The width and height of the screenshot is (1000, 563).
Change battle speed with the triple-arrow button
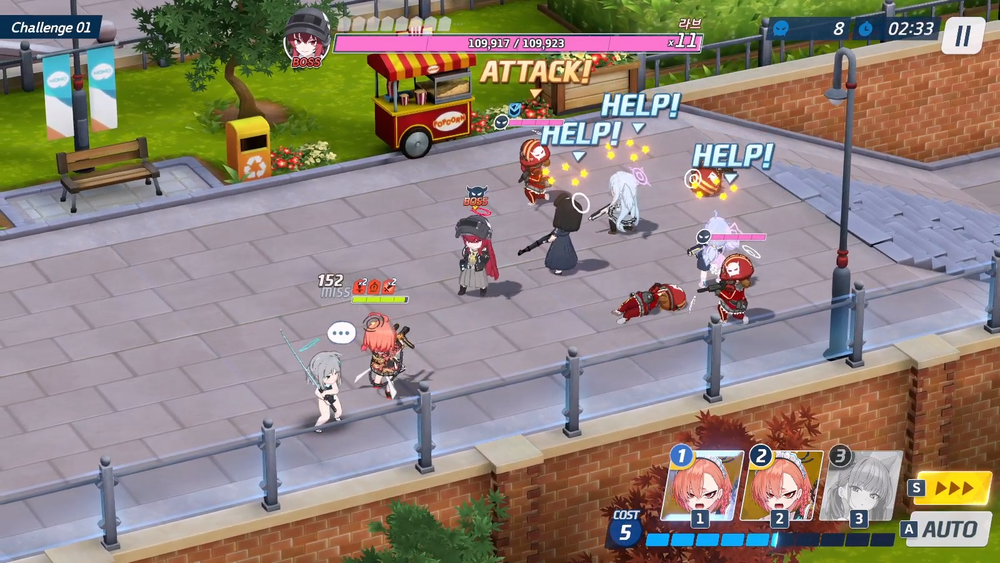952,488
